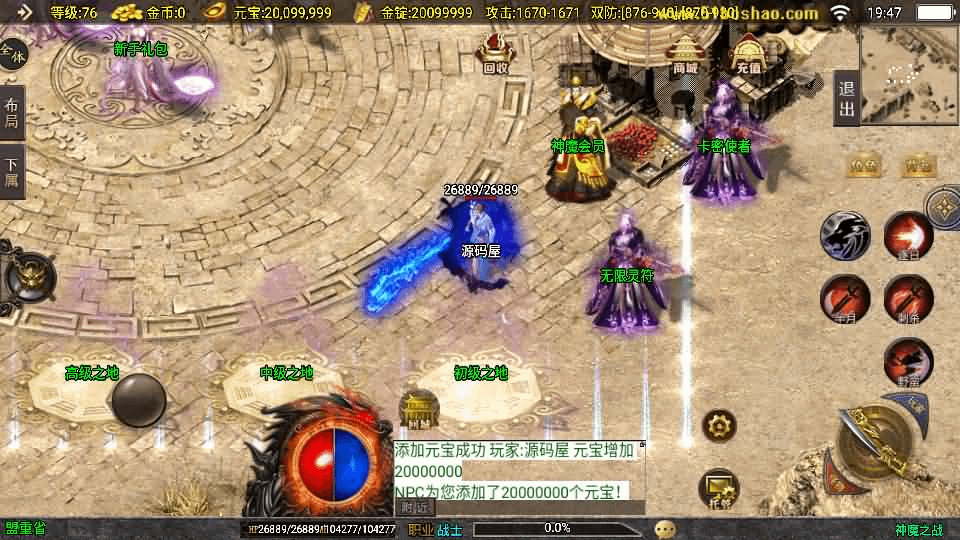Screen dimensions: 960x540
Task: Open the 商城 shop icon
Action: click(x=685, y=55)
